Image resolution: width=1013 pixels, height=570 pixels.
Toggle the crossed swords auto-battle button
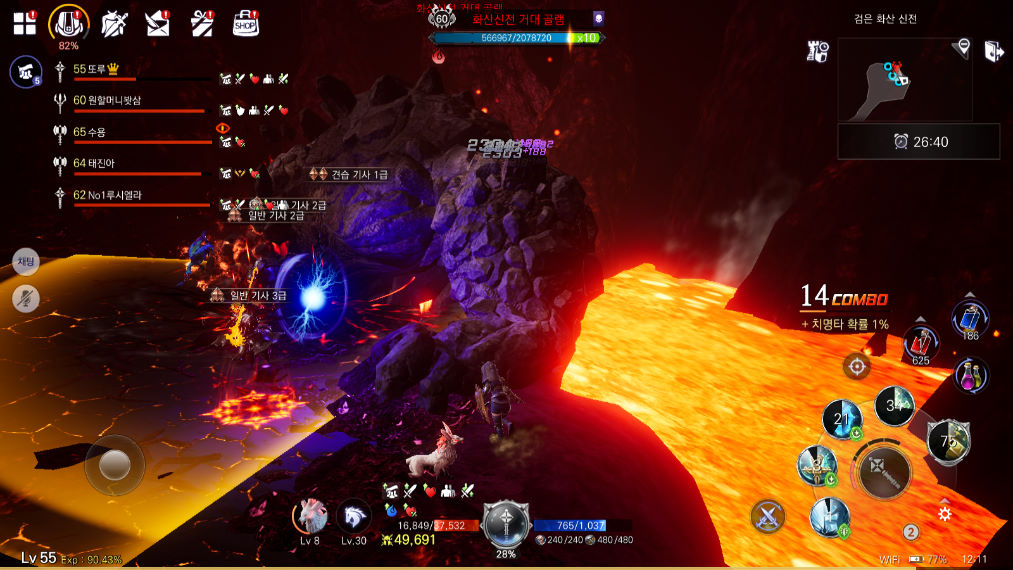[768, 516]
